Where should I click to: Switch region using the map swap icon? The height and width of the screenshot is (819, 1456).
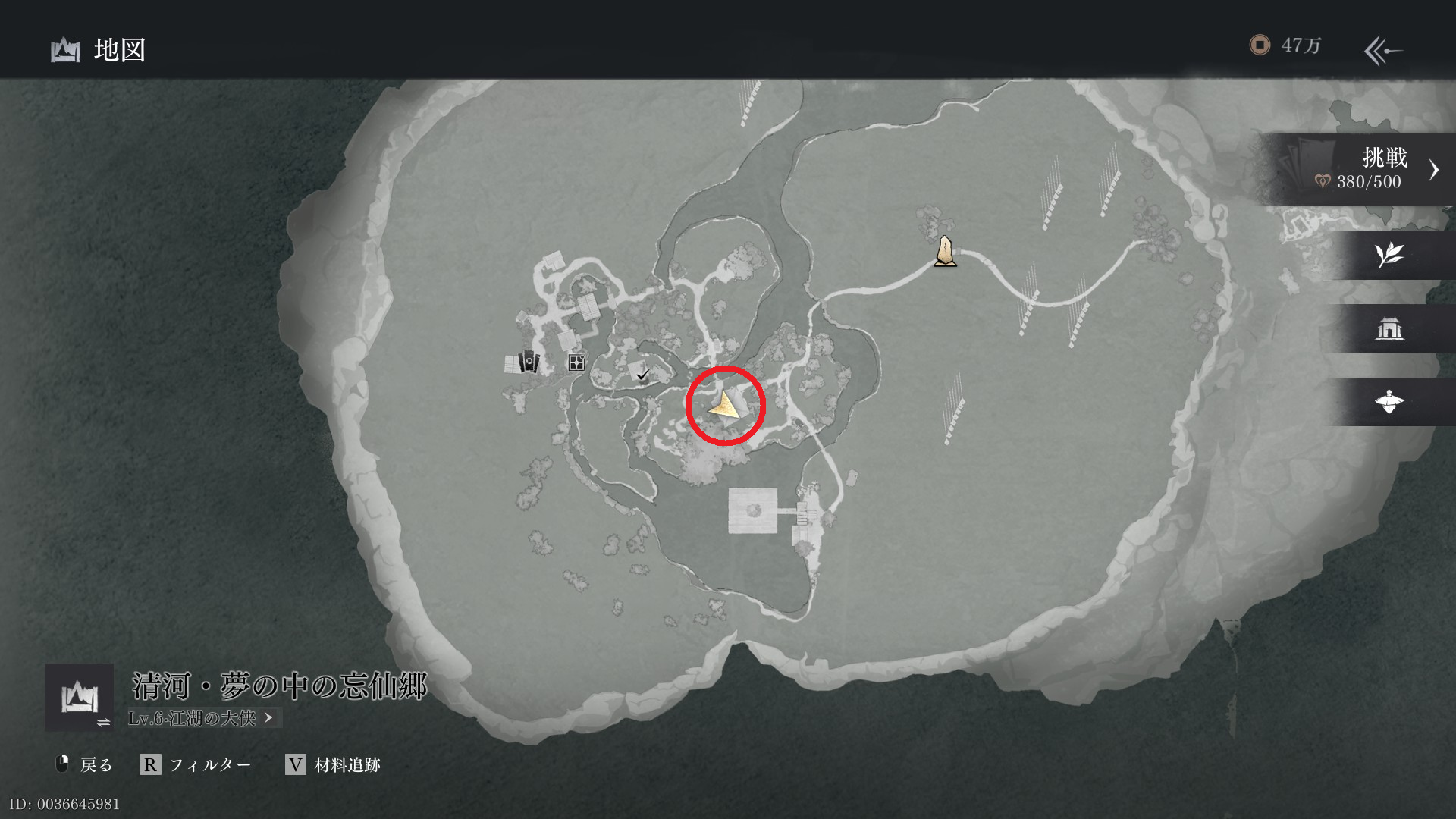79,697
